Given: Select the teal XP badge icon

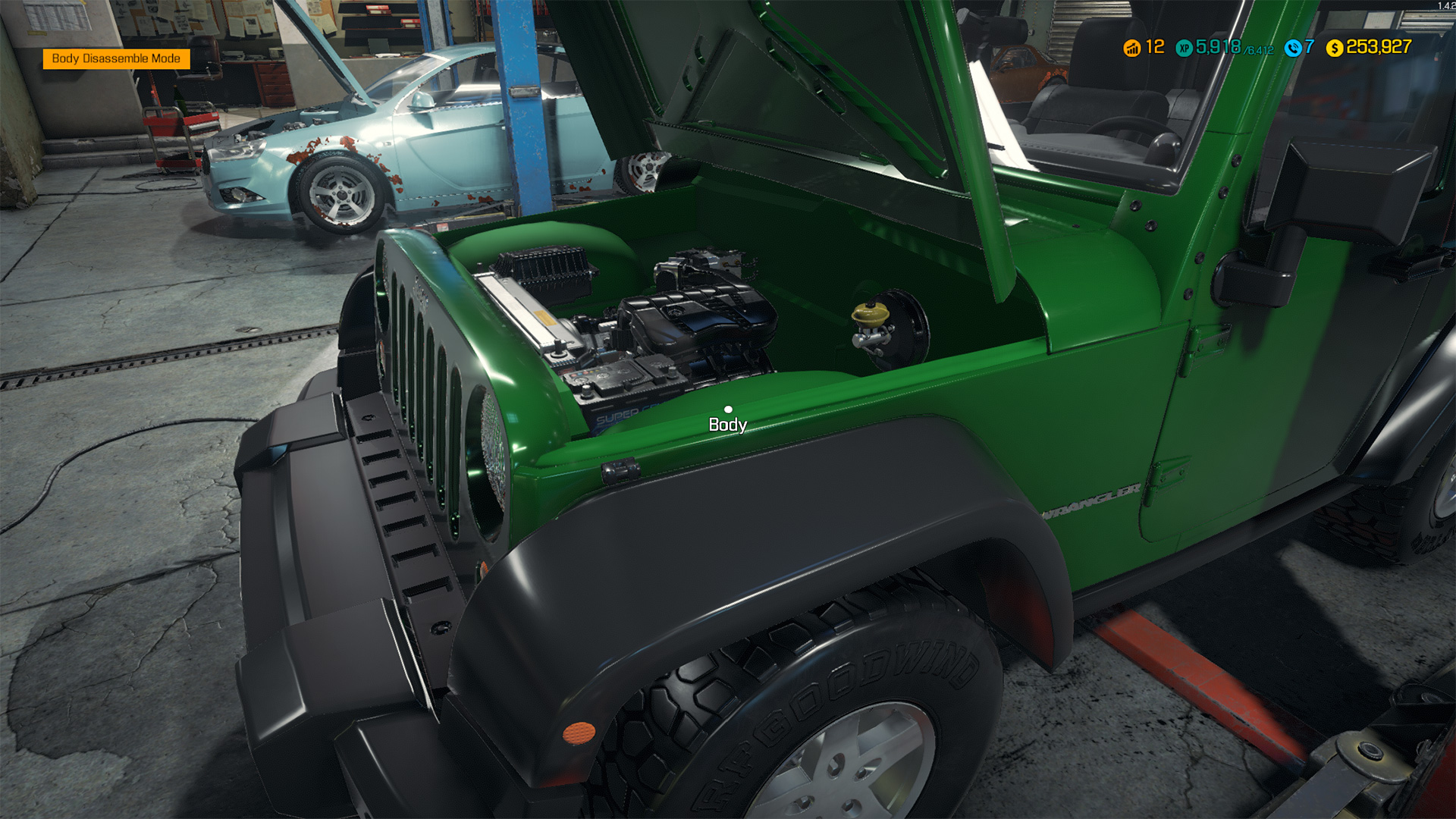Looking at the screenshot, I should point(1183,48).
